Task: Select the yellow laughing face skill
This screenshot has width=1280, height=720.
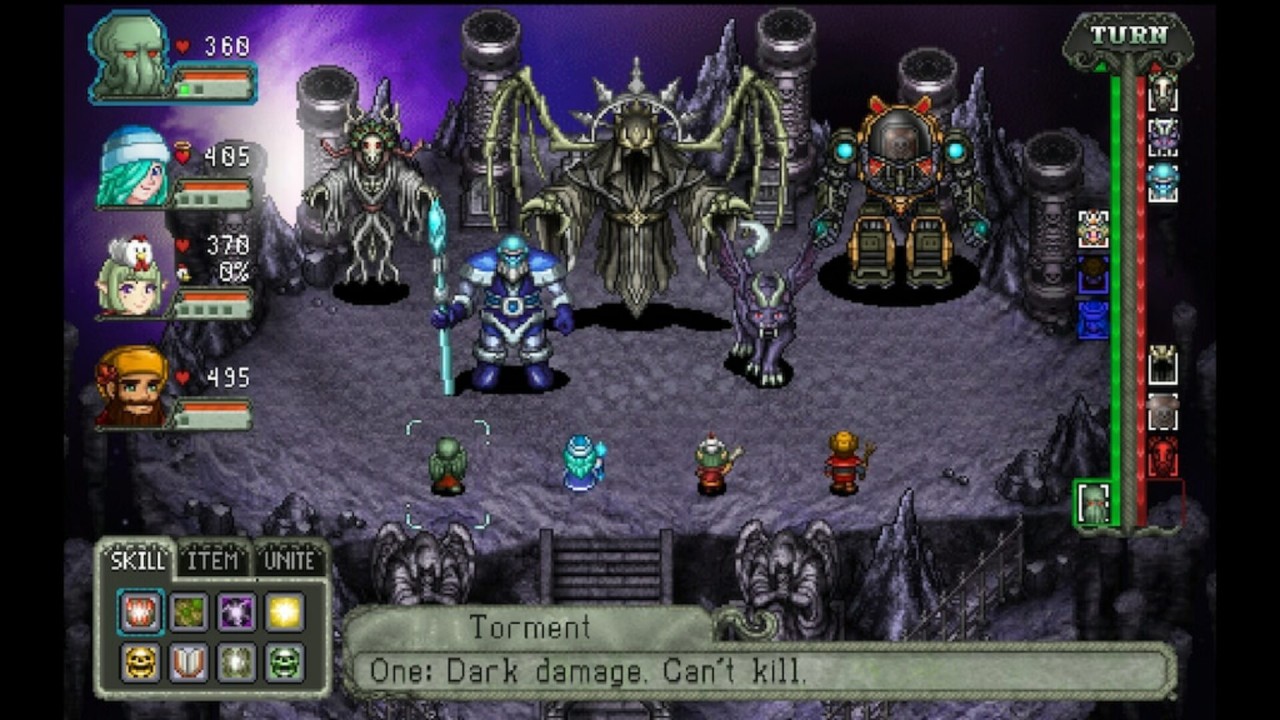Action: [x=141, y=661]
